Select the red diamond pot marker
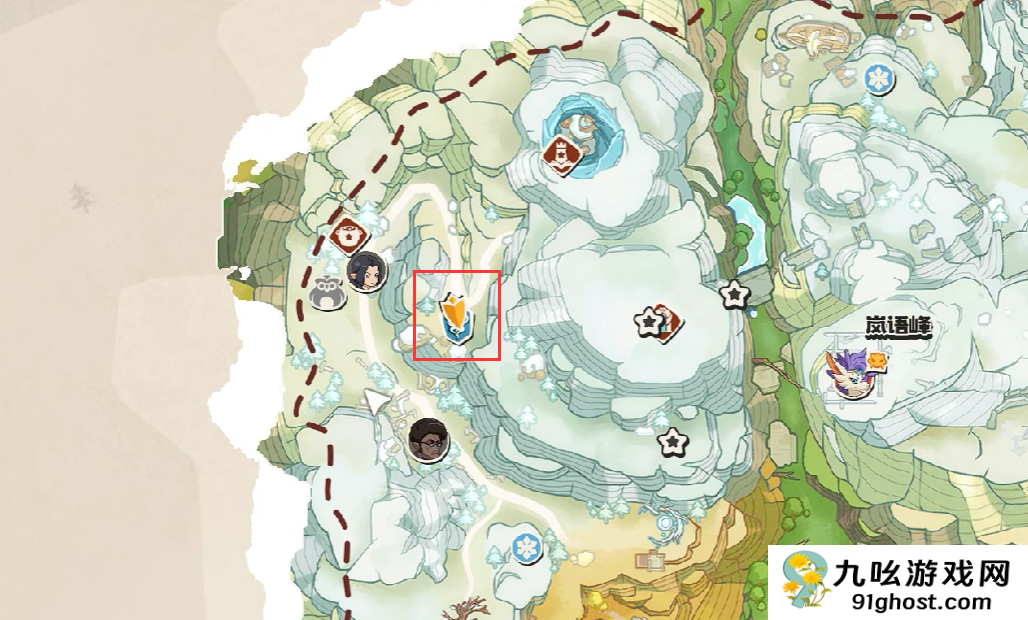The width and height of the screenshot is (1028, 620). (x=350, y=236)
